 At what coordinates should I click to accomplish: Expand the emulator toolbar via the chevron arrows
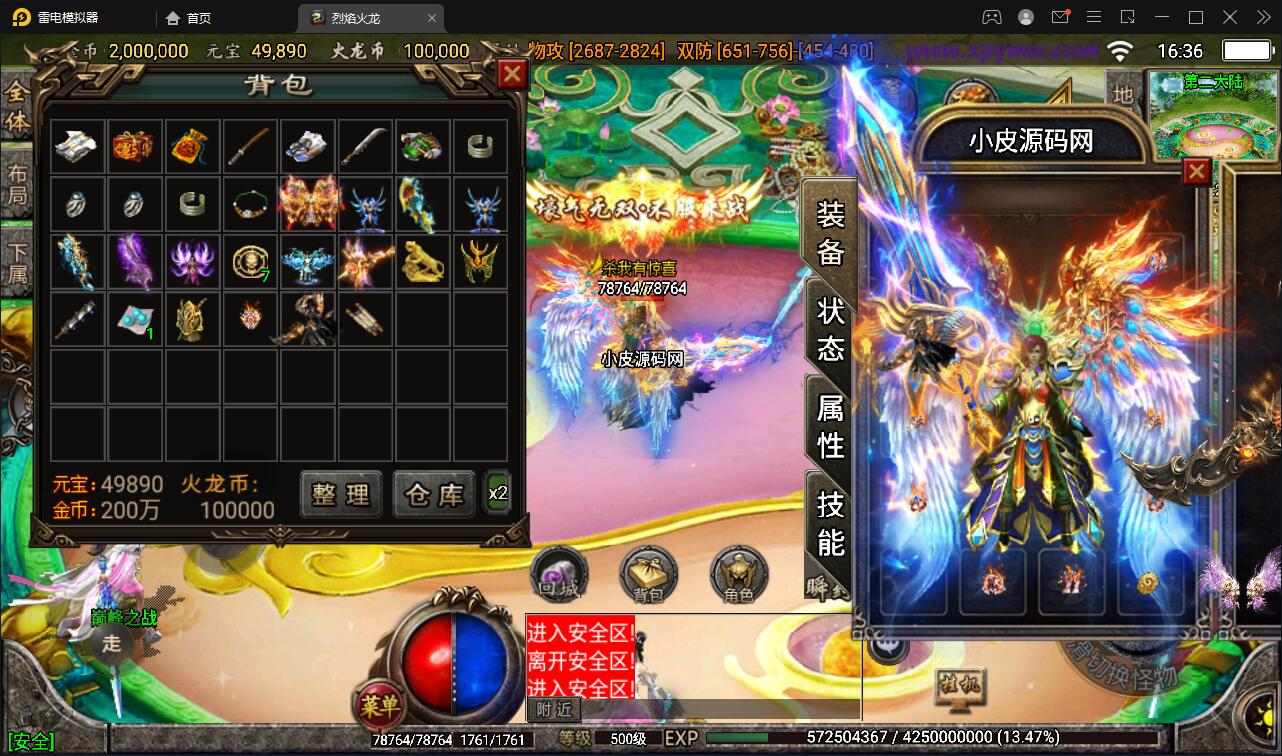(1262, 17)
